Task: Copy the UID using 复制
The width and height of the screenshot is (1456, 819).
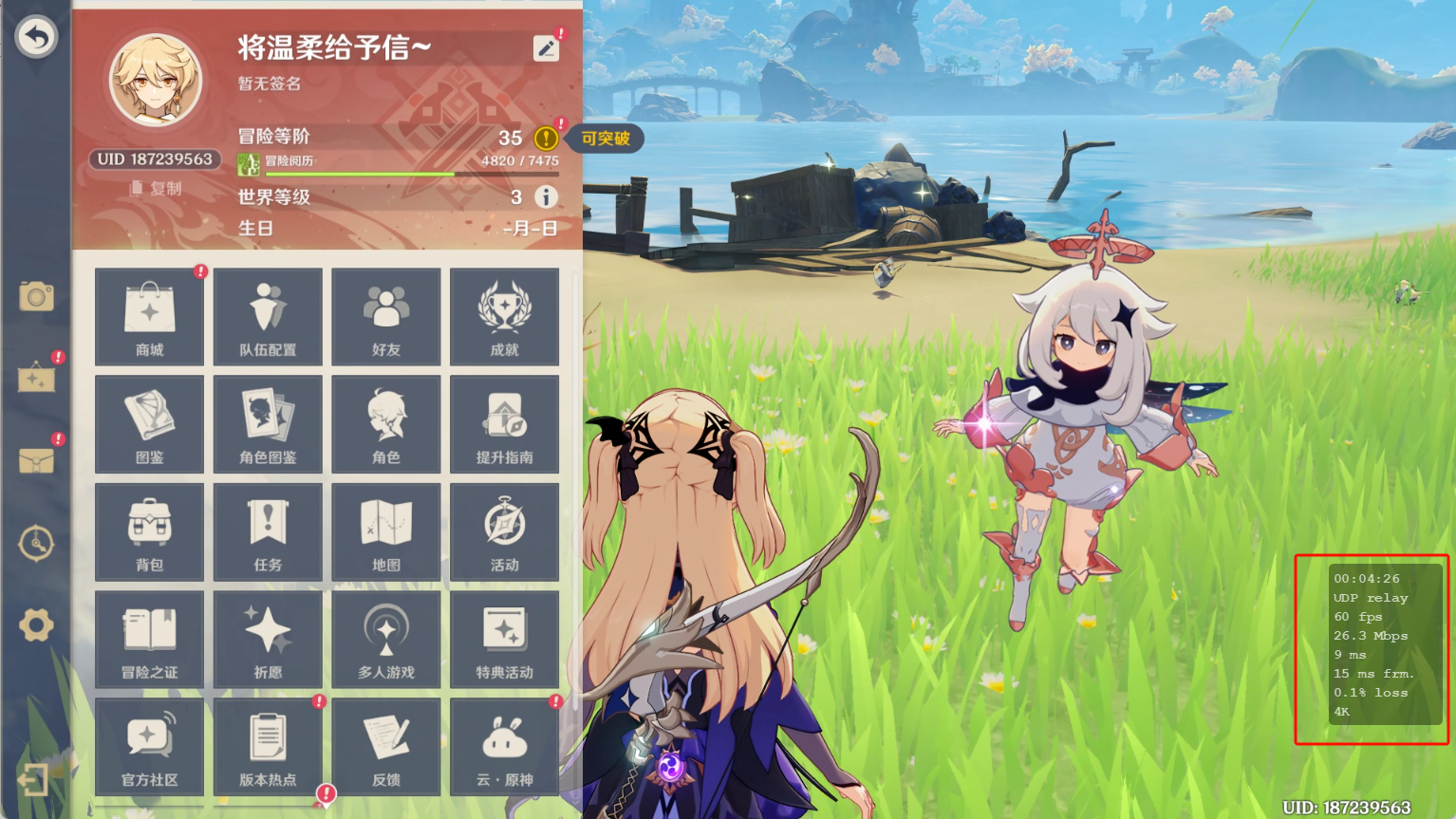Action: pos(156,189)
